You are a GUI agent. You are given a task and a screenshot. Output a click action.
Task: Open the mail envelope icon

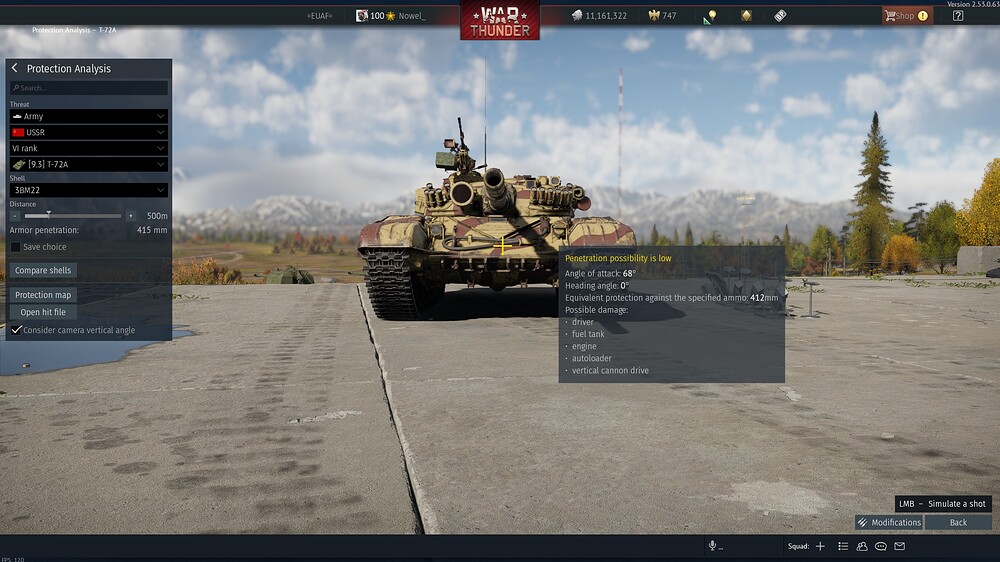(900, 546)
